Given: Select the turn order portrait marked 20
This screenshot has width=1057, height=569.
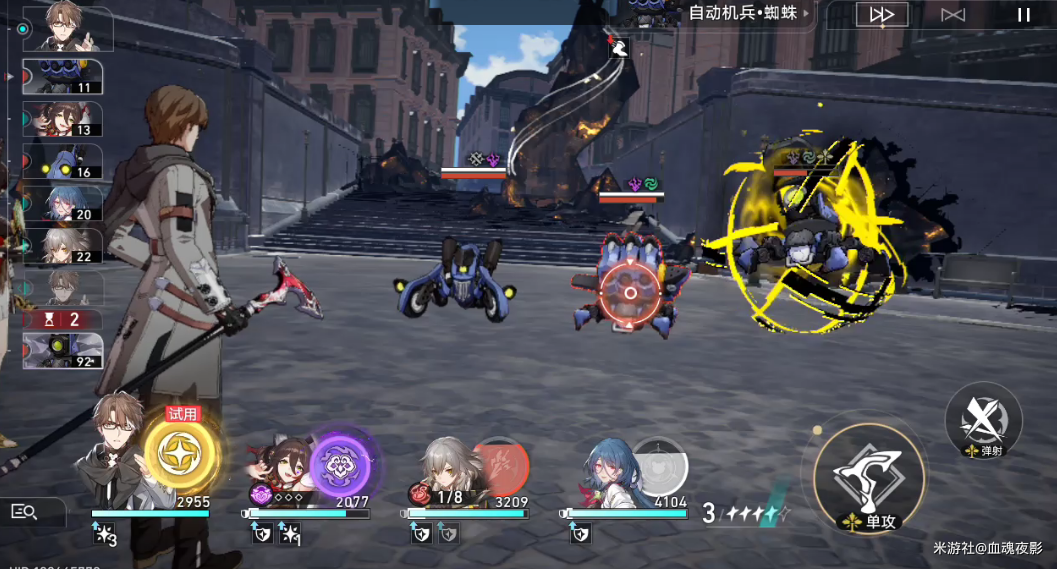Looking at the screenshot, I should 62,204.
